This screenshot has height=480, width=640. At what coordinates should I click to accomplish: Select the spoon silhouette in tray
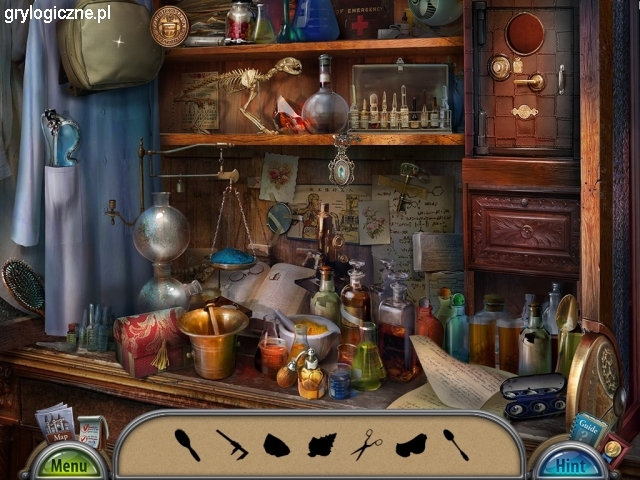pos(455,443)
